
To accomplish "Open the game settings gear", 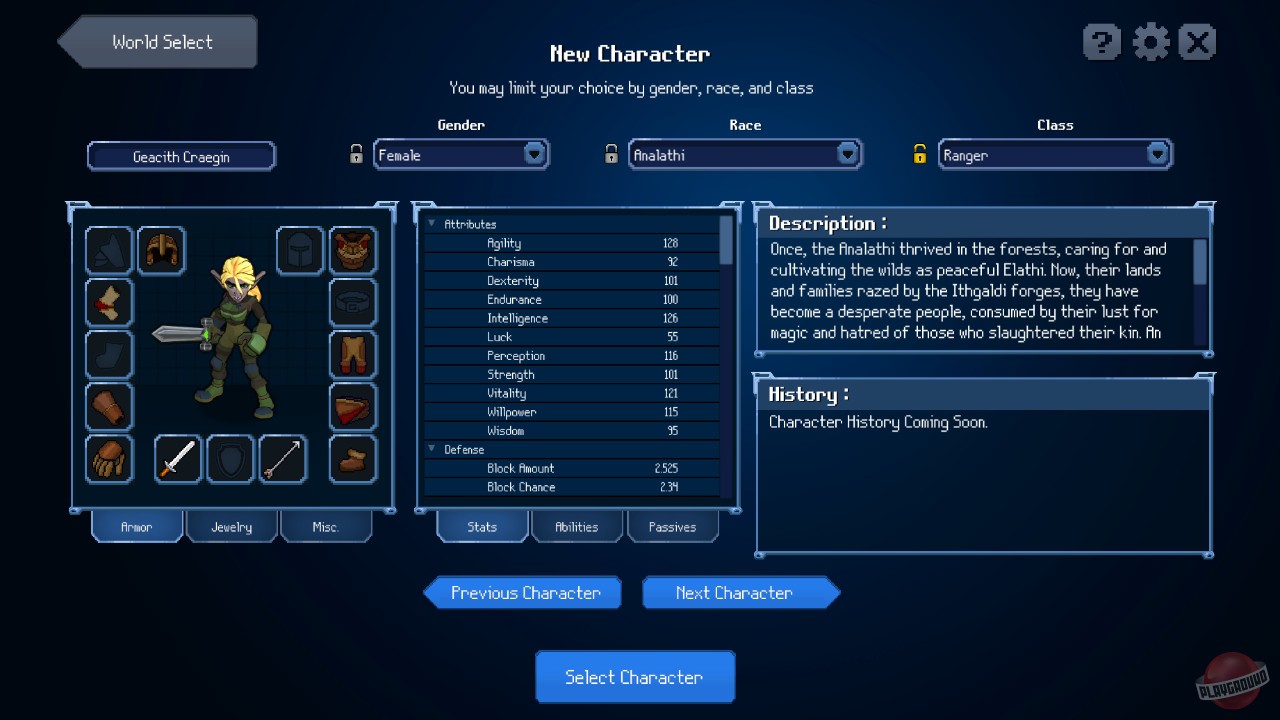I will click(1150, 42).
